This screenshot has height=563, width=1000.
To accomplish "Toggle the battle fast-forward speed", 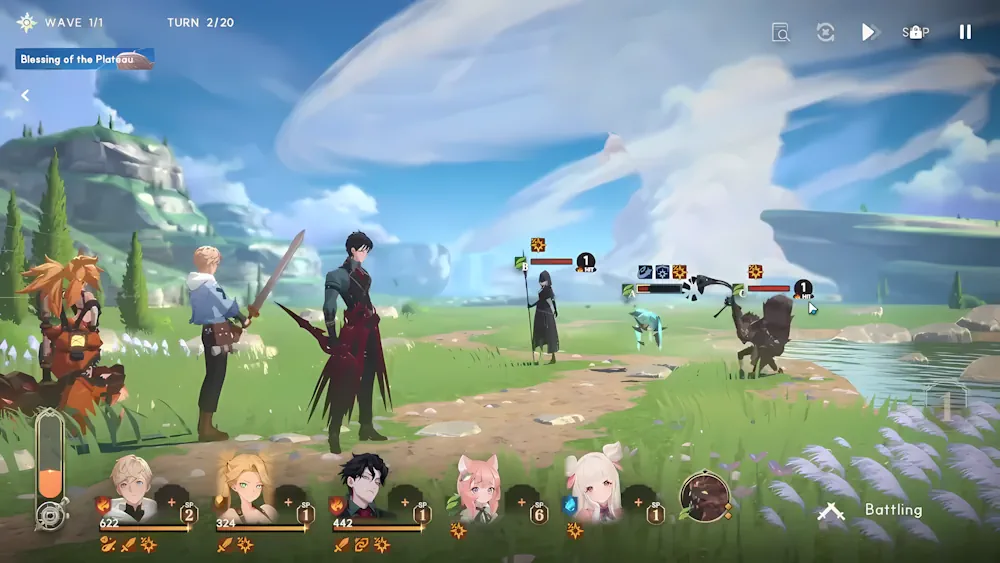I will 869,32.
